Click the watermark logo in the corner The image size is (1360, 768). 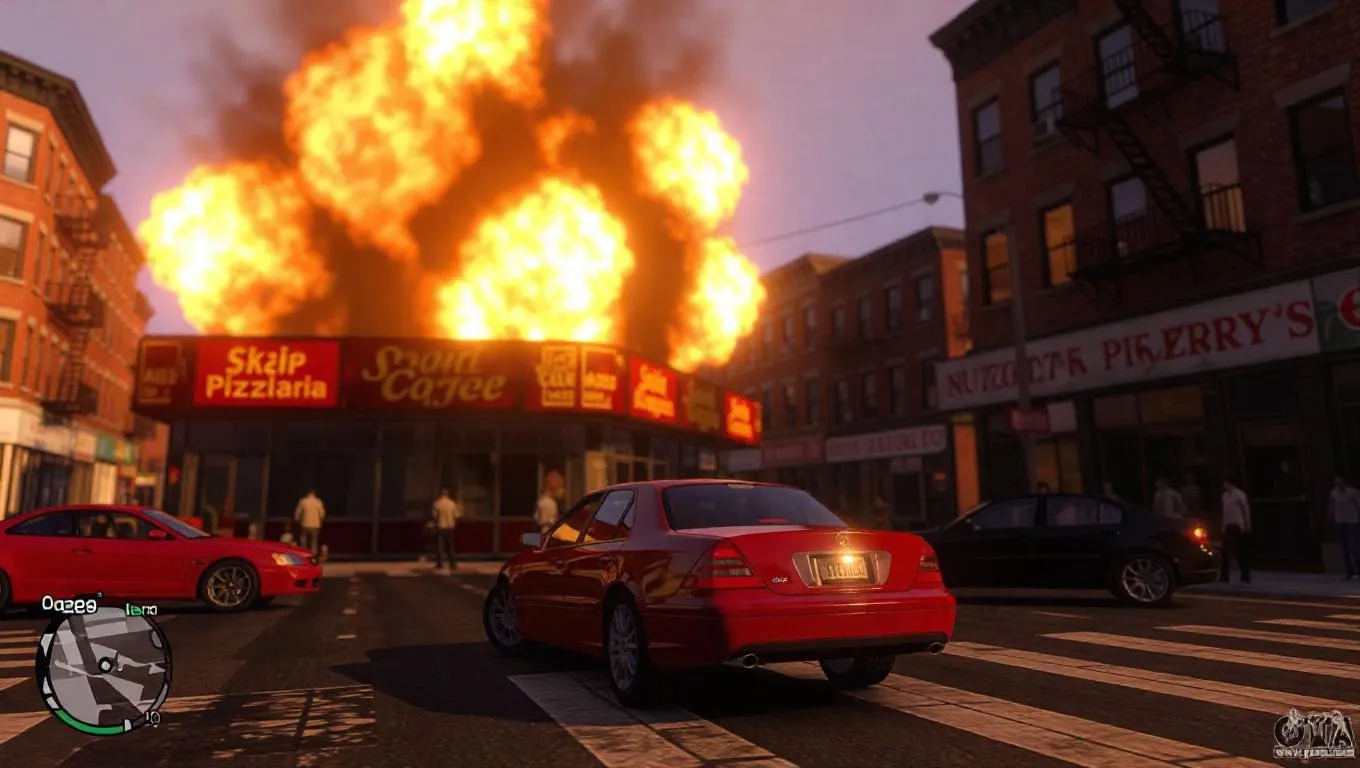click(1313, 735)
